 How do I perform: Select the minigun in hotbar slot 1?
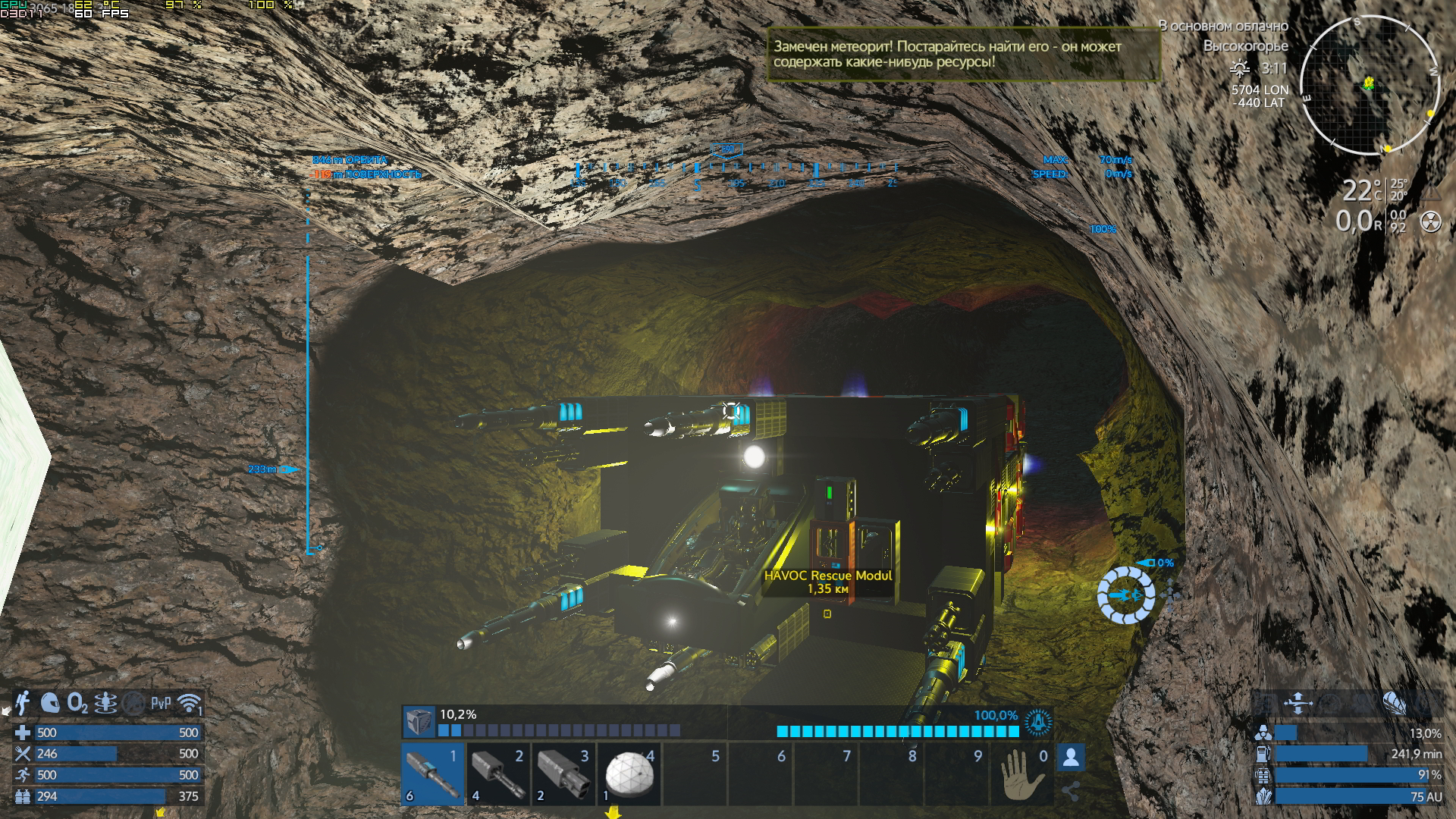tap(432, 773)
